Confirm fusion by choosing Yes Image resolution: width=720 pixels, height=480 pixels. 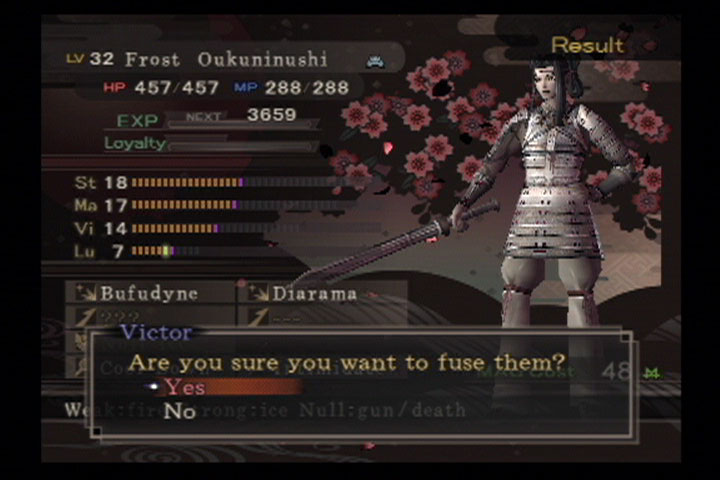click(186, 387)
